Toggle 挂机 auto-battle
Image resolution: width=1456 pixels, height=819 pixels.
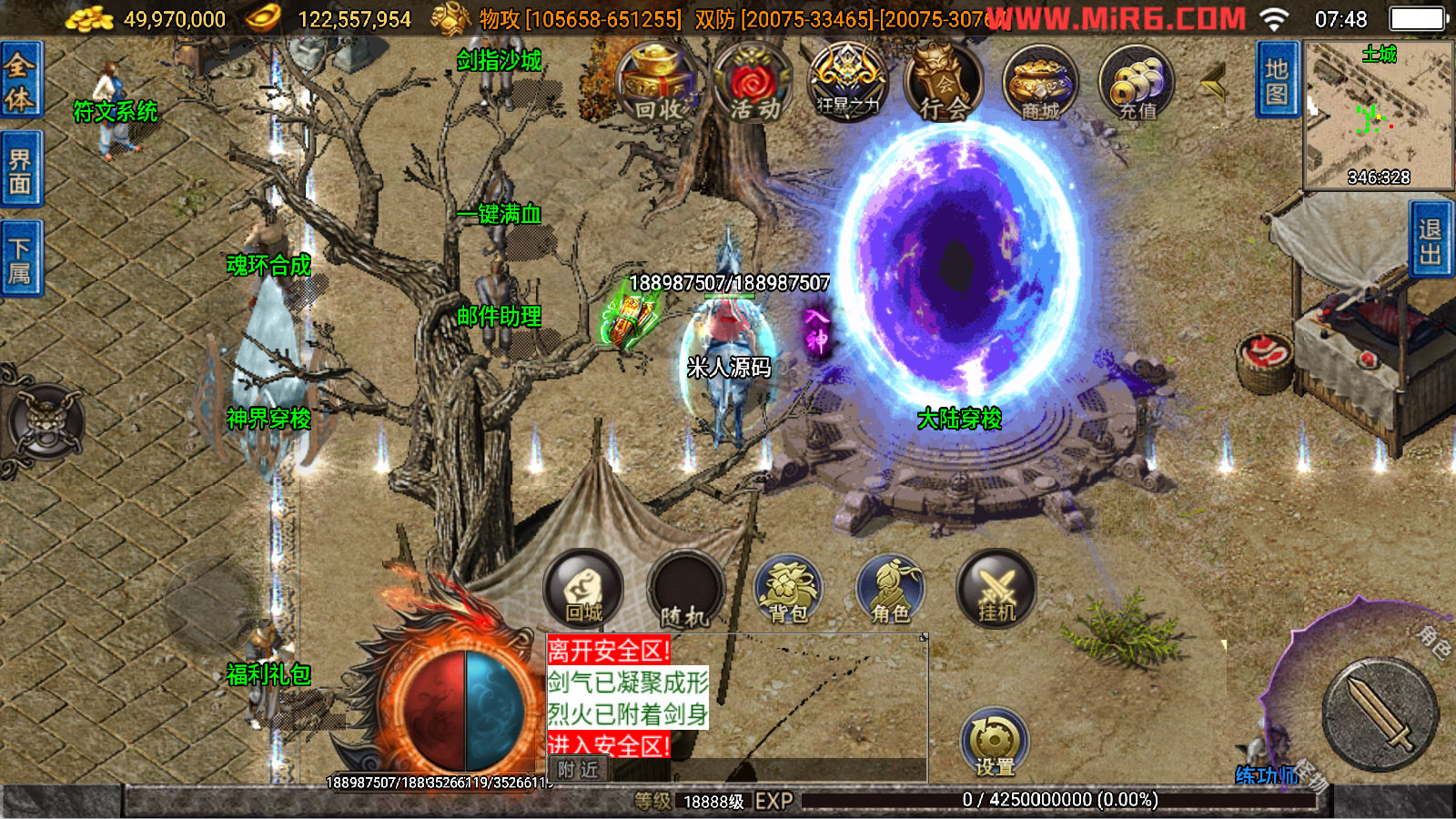point(996,589)
